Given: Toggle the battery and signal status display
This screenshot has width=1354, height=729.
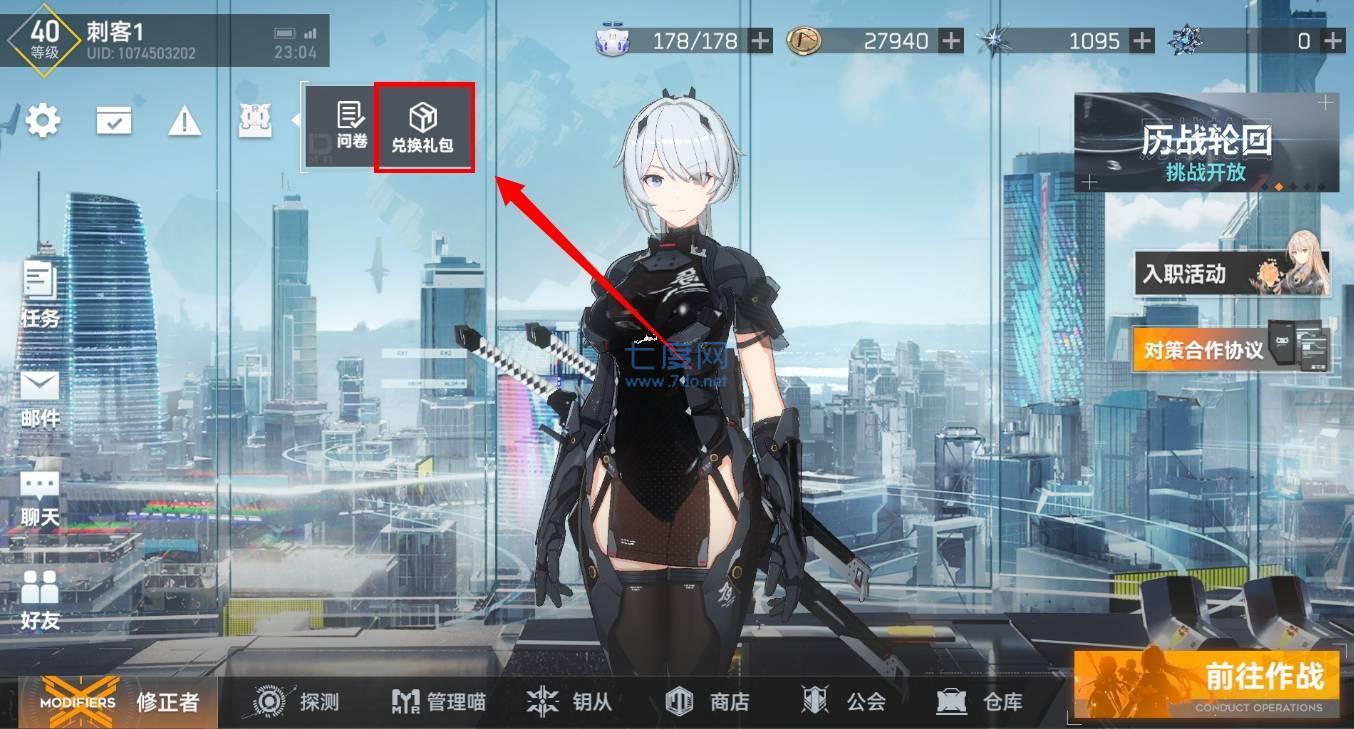Looking at the screenshot, I should [x=297, y=32].
